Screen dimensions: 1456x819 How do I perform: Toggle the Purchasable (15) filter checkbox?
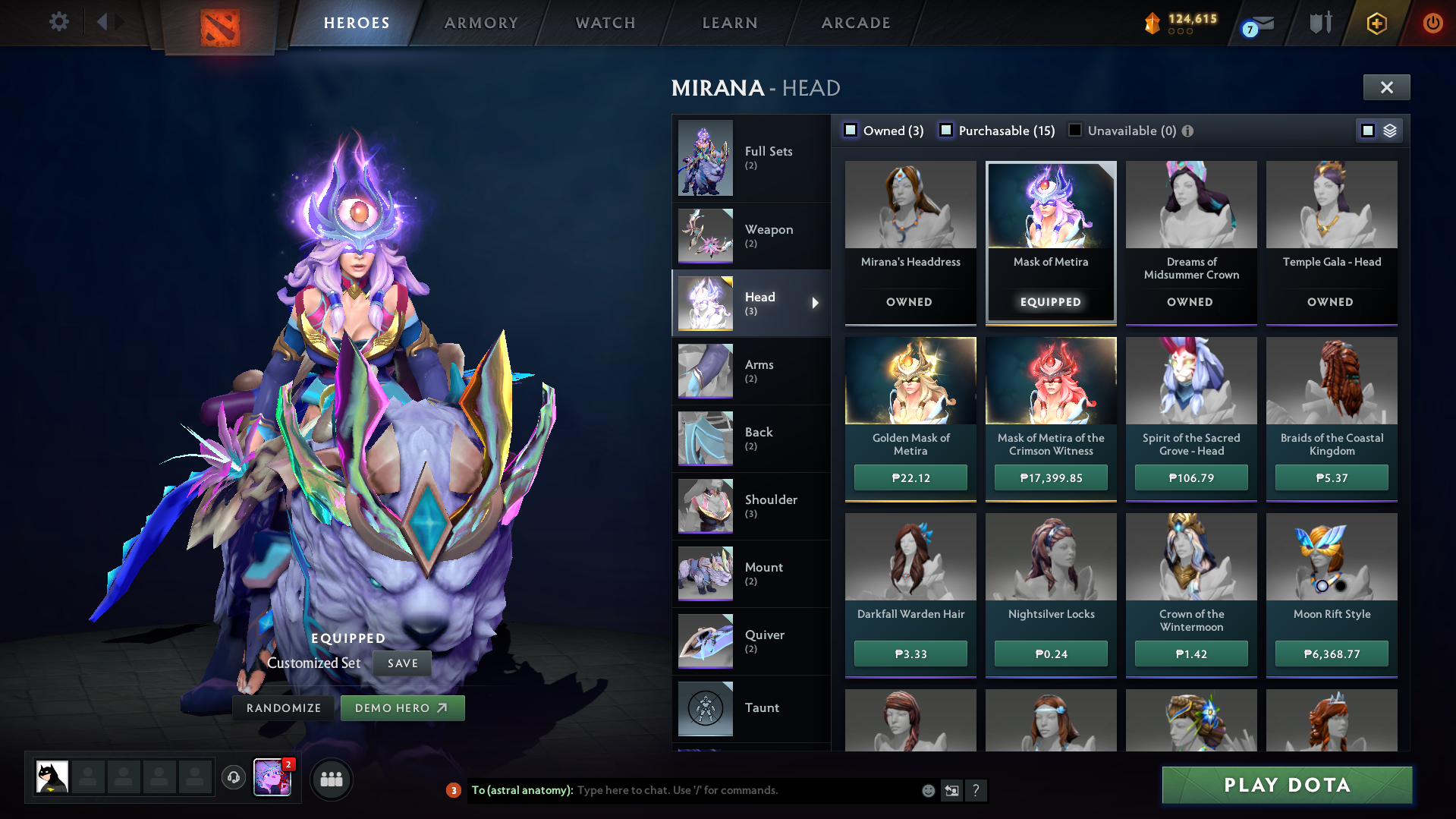[946, 130]
